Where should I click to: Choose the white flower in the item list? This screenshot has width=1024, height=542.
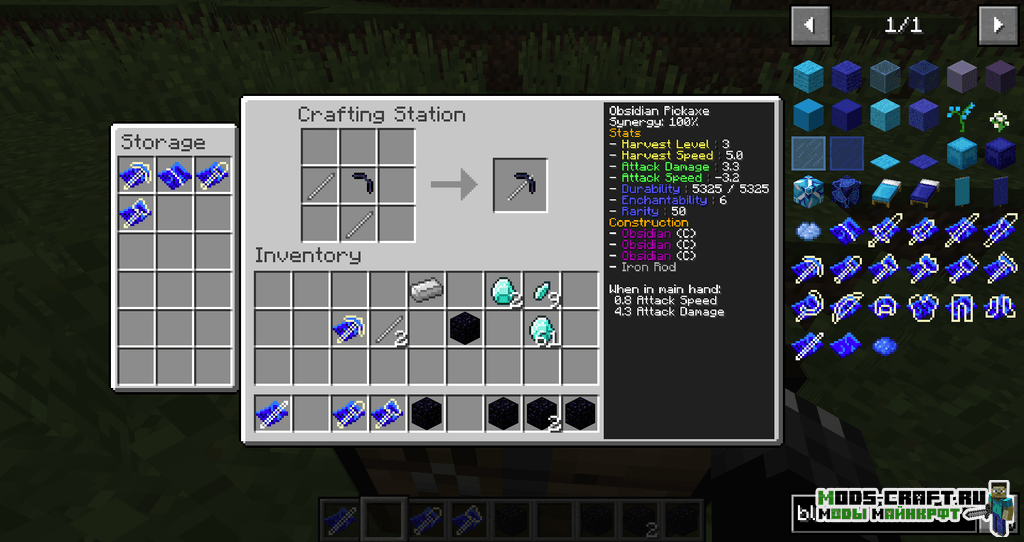[x=999, y=121]
